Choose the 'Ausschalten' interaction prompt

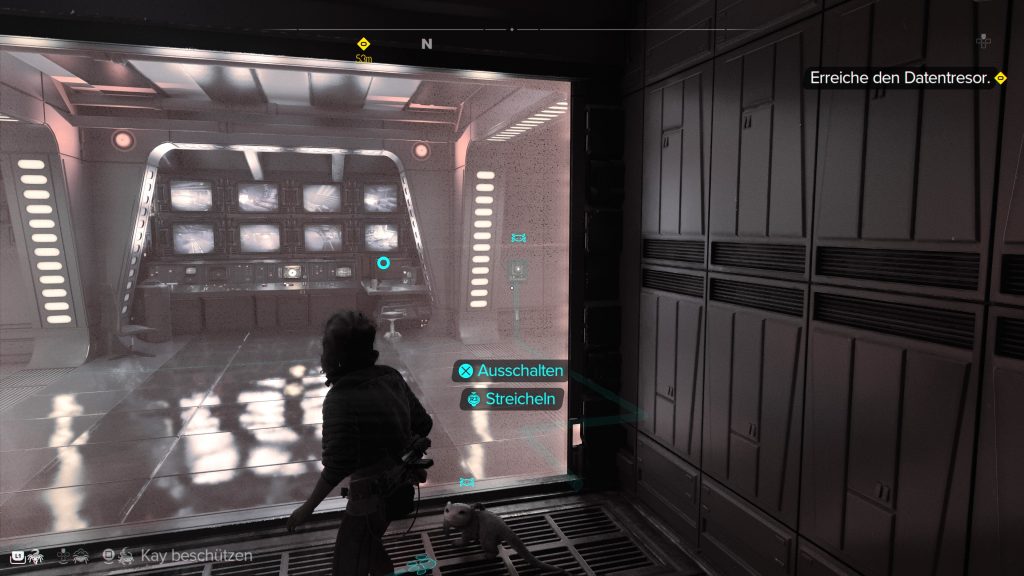point(510,371)
